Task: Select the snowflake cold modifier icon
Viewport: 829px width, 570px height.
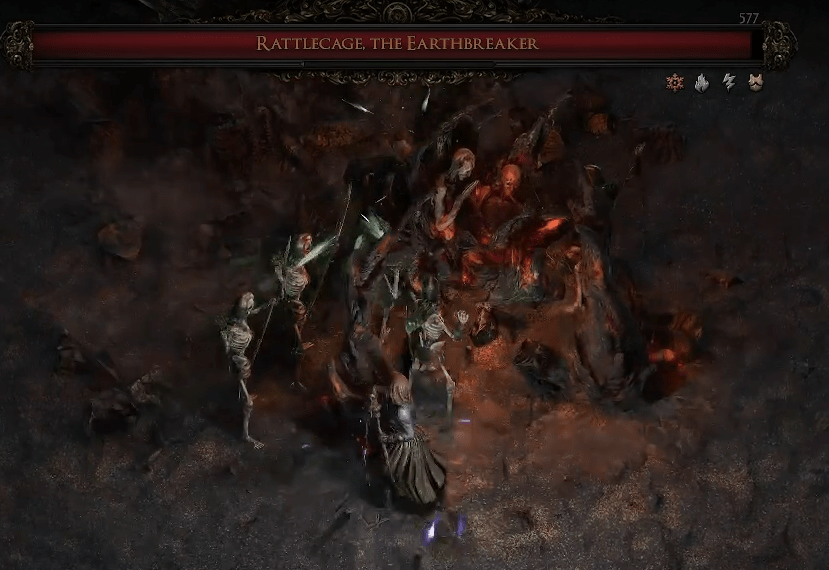Action: (675, 82)
